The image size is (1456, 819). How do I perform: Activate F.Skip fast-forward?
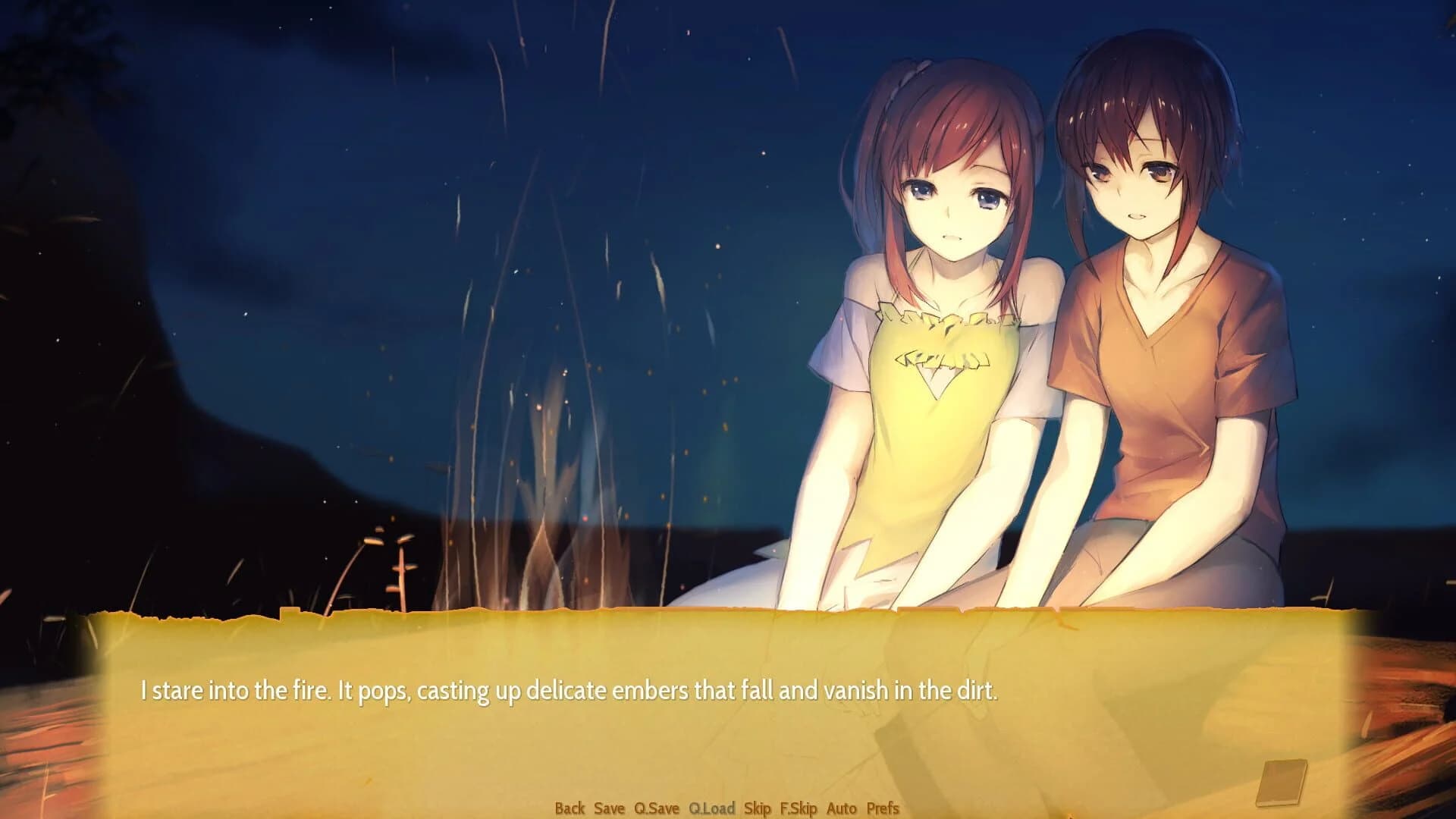pyautogui.click(x=799, y=809)
